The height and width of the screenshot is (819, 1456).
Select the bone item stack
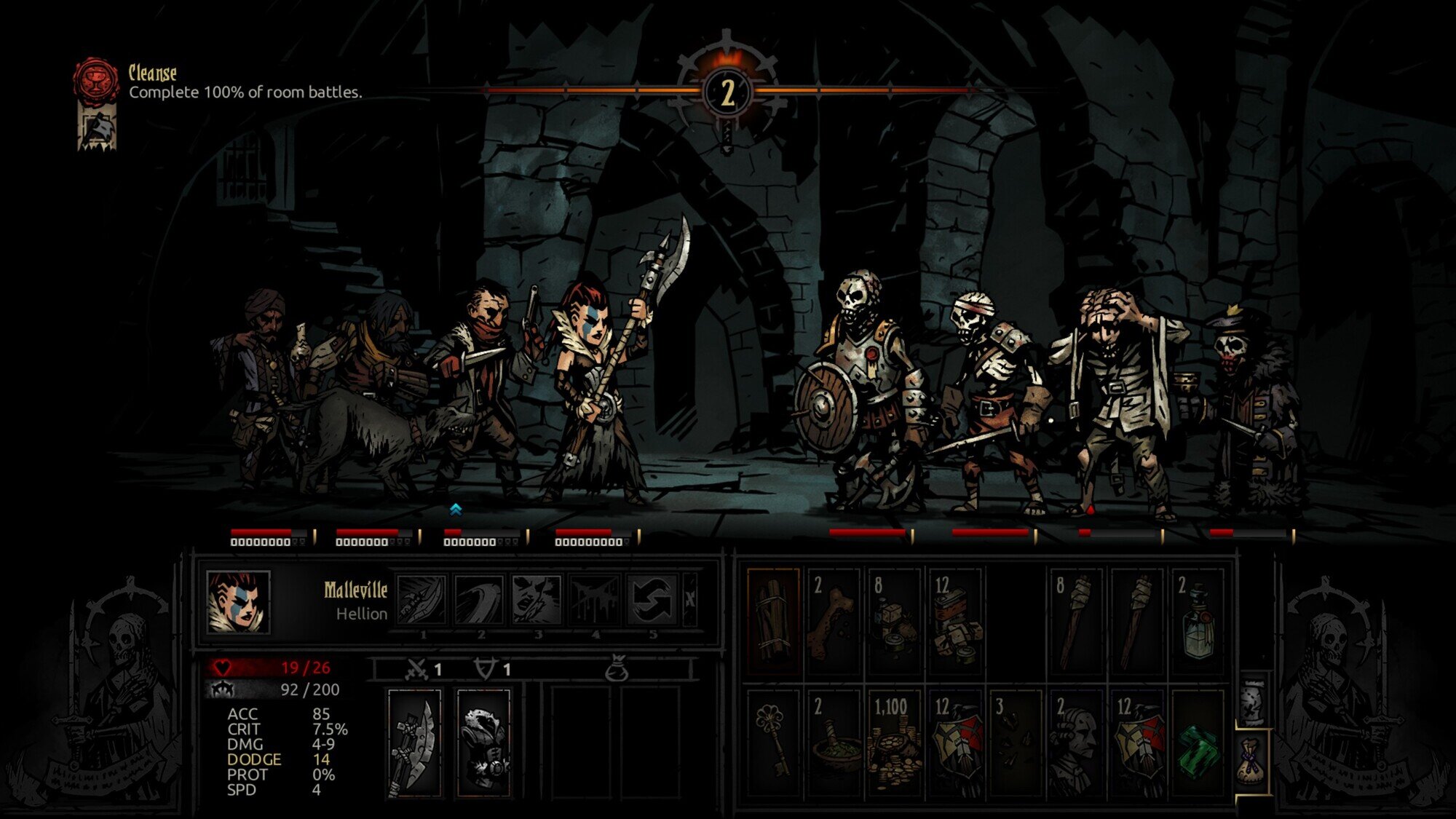834,620
